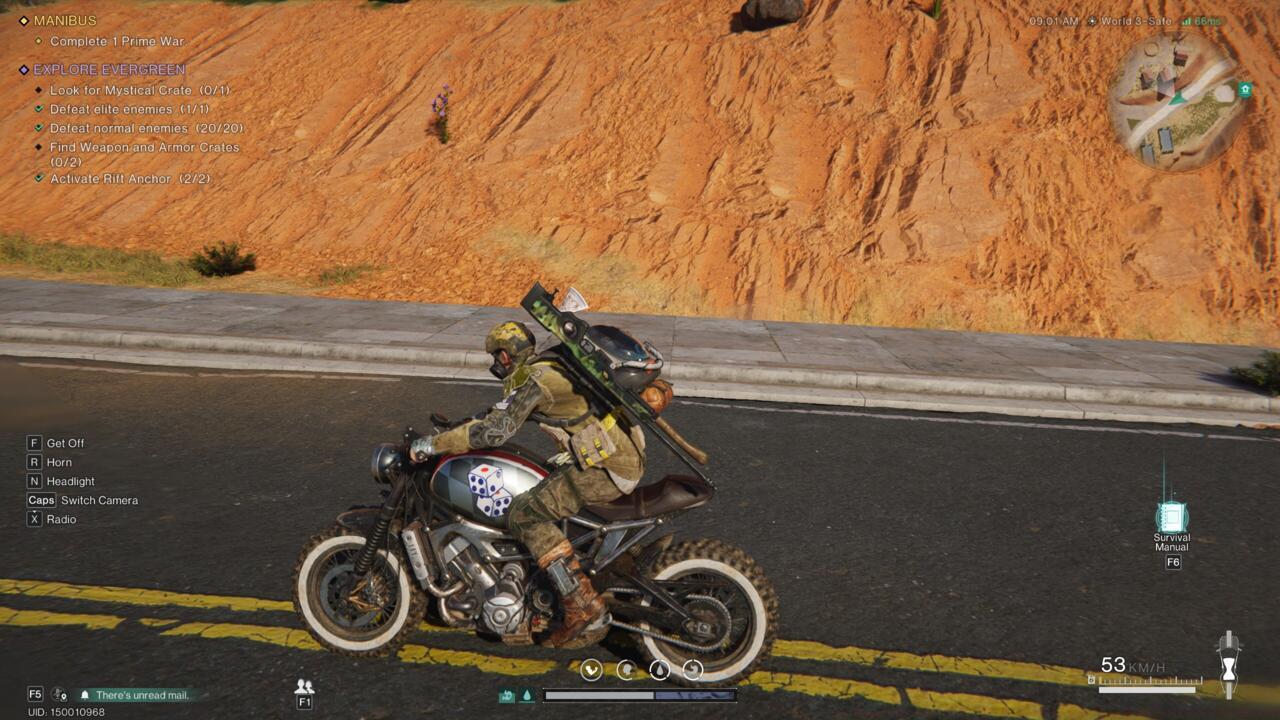The width and height of the screenshot is (1280, 720).
Task: Click the hunger status circle icon
Action: pyautogui.click(x=594, y=670)
